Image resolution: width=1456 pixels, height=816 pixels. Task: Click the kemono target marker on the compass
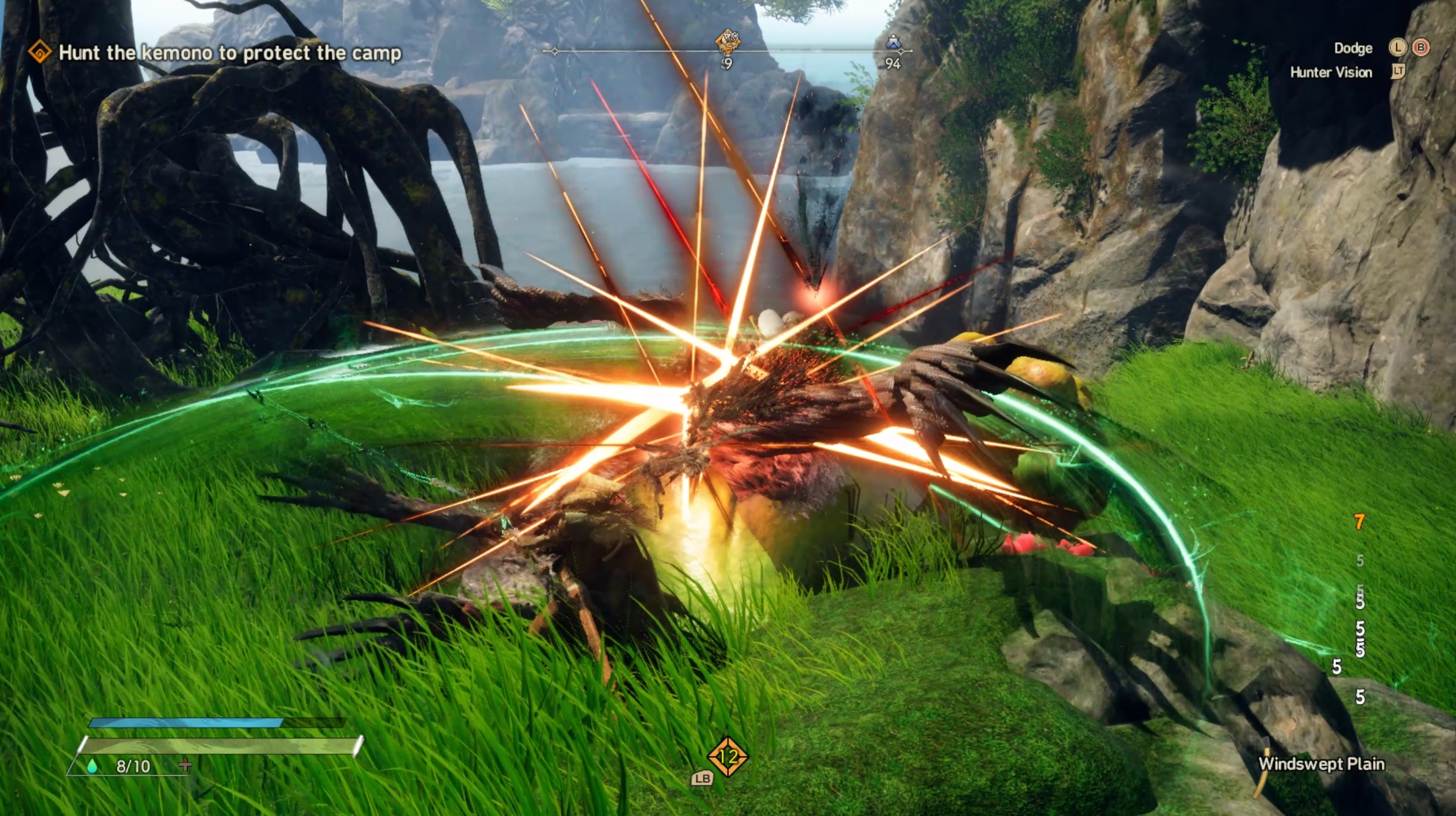coord(727,41)
